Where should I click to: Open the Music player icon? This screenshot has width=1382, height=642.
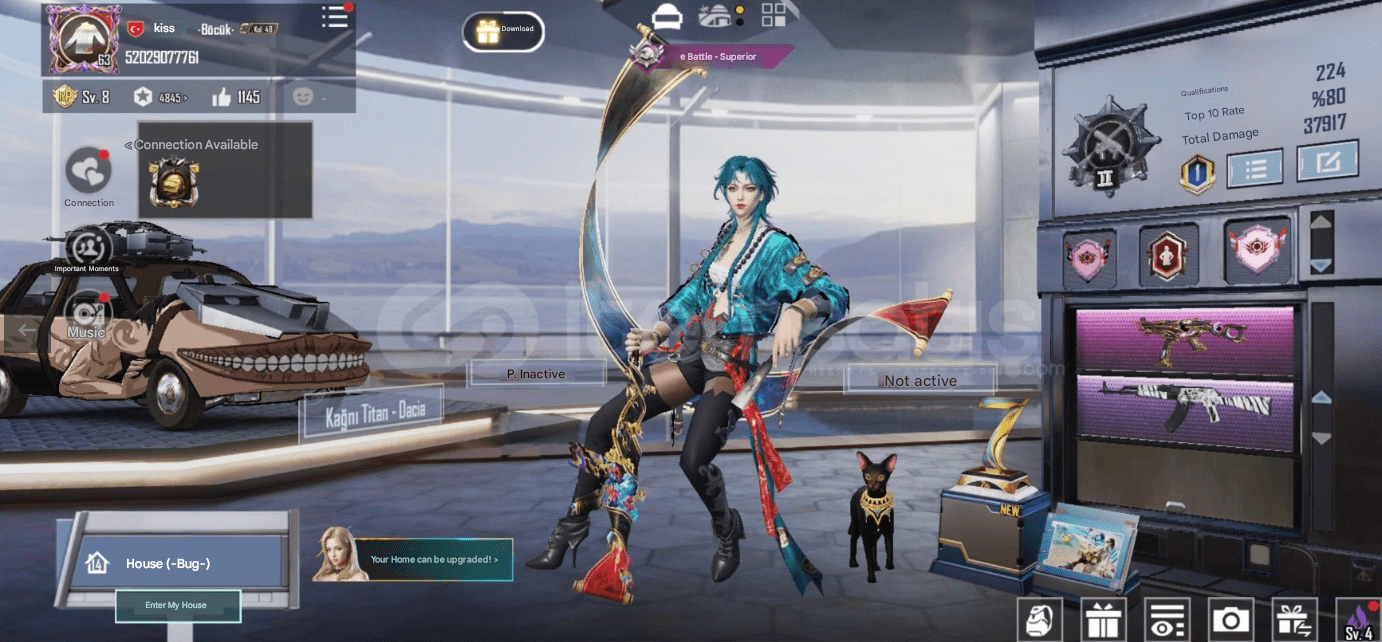coord(88,312)
